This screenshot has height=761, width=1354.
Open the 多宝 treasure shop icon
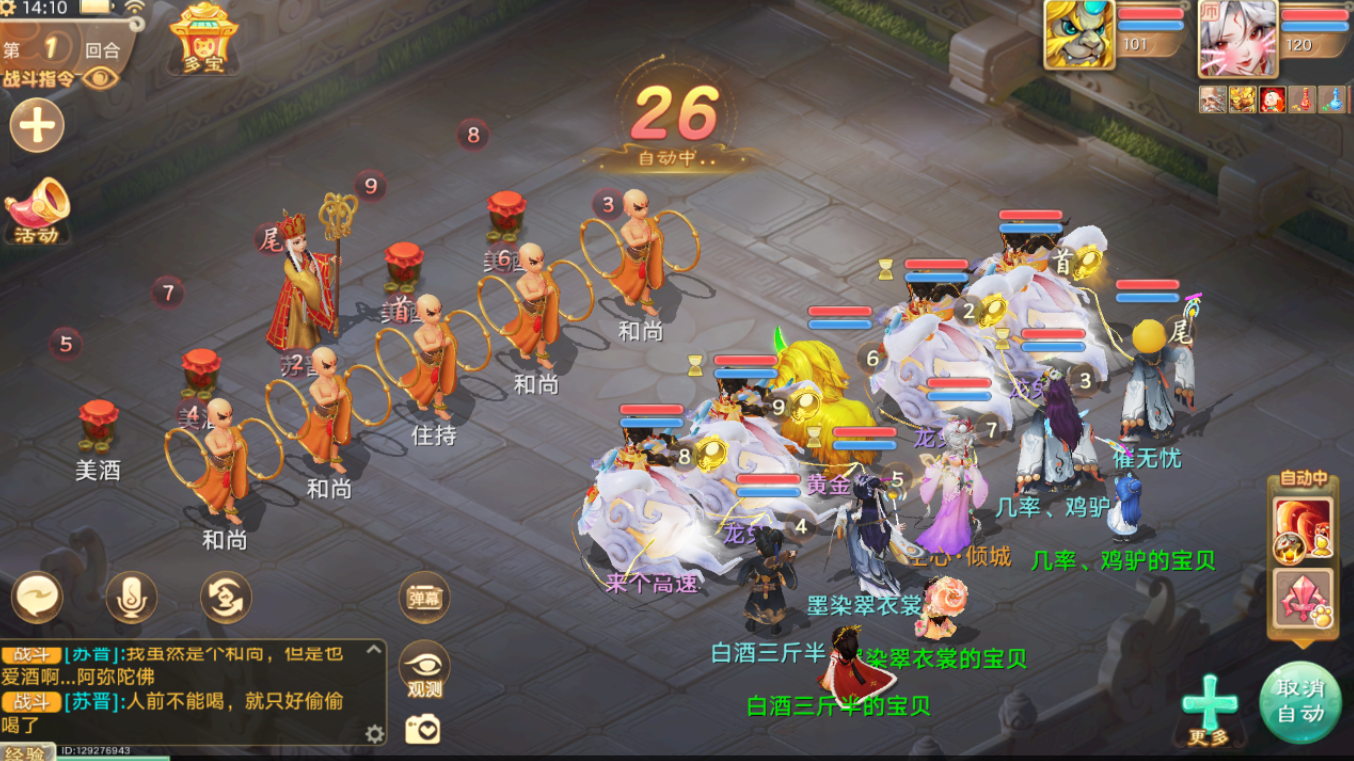(x=203, y=38)
